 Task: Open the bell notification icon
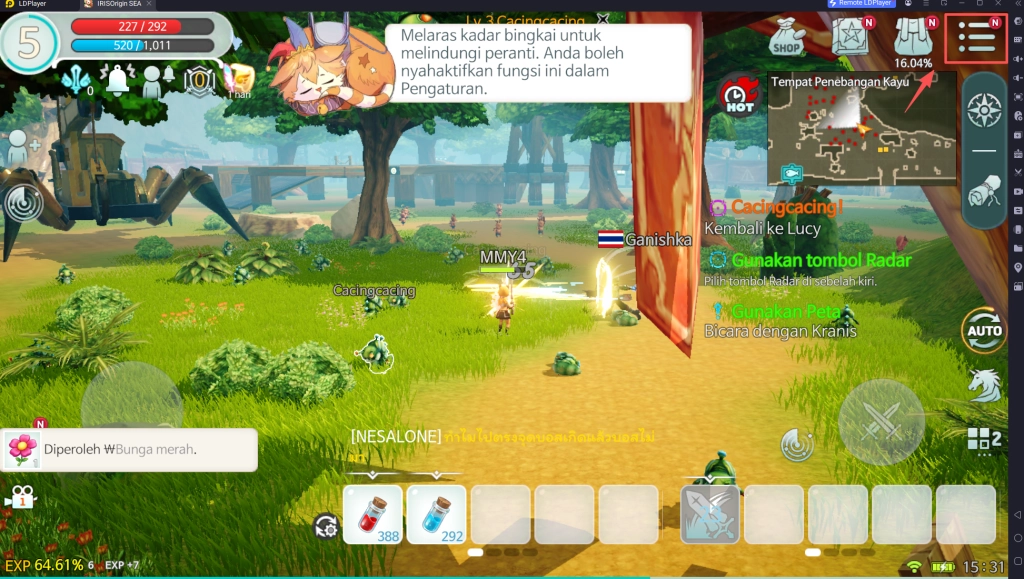point(117,80)
